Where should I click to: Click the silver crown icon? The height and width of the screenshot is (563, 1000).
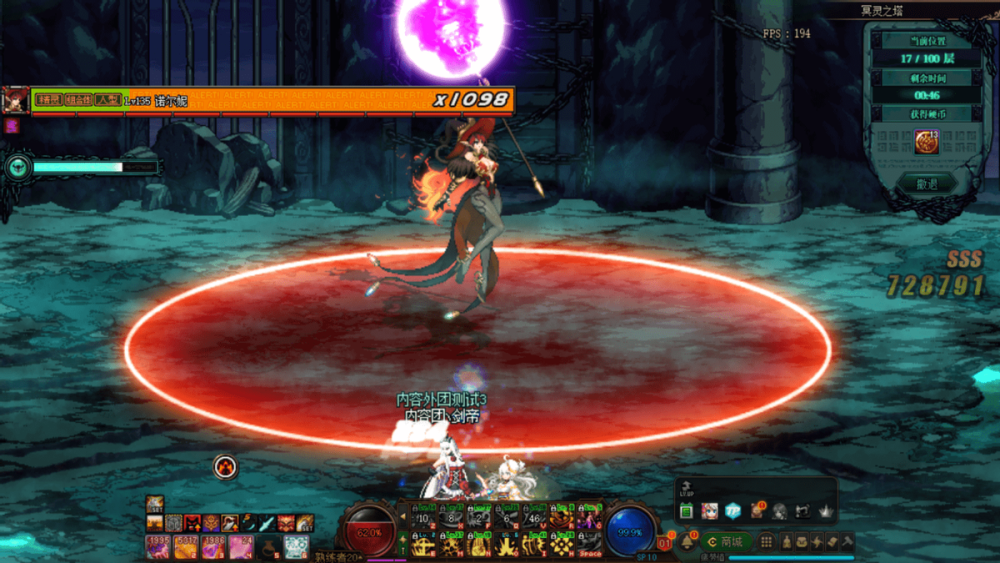(x=825, y=511)
